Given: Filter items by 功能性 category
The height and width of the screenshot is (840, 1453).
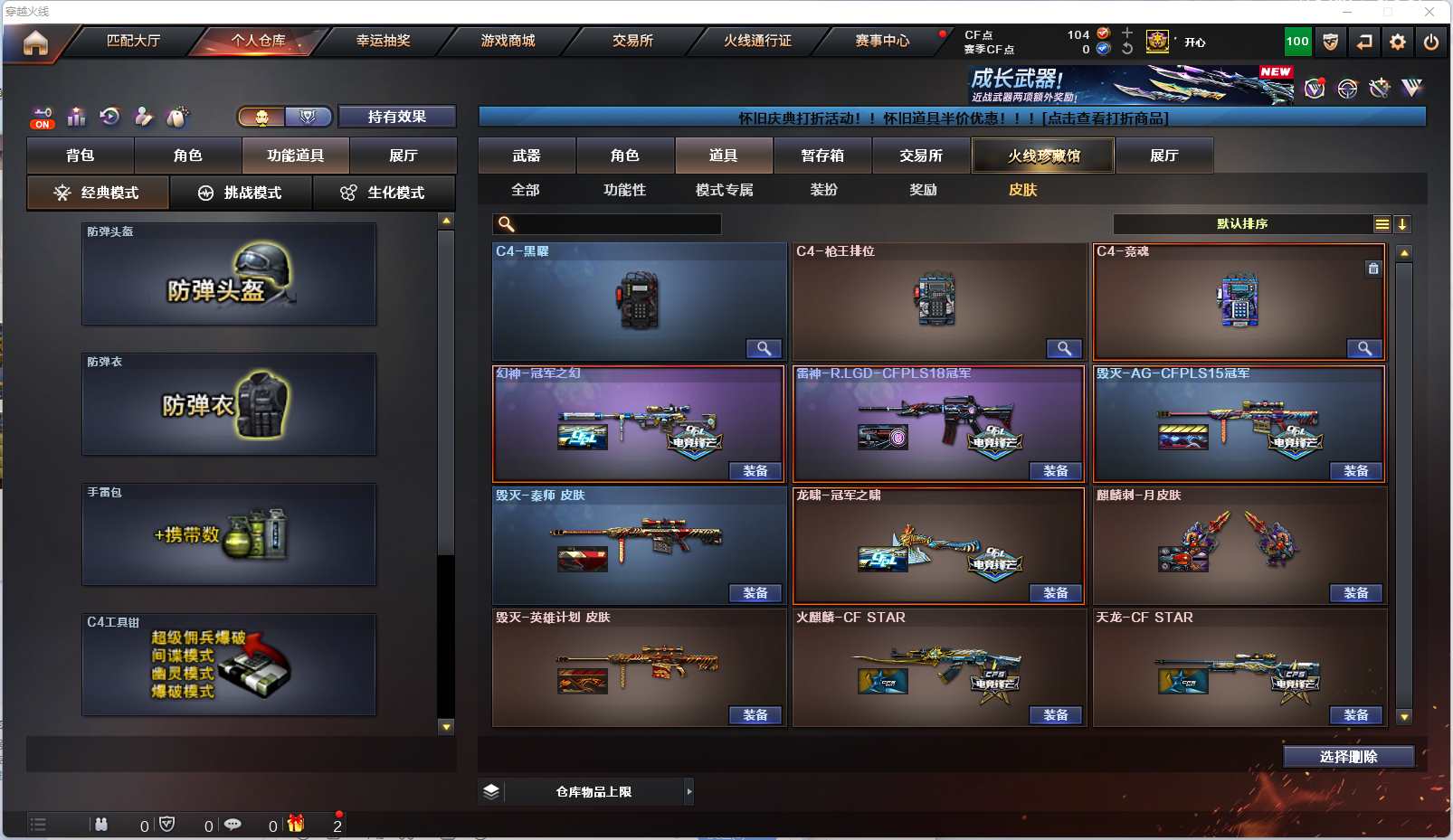Looking at the screenshot, I should pyautogui.click(x=624, y=190).
